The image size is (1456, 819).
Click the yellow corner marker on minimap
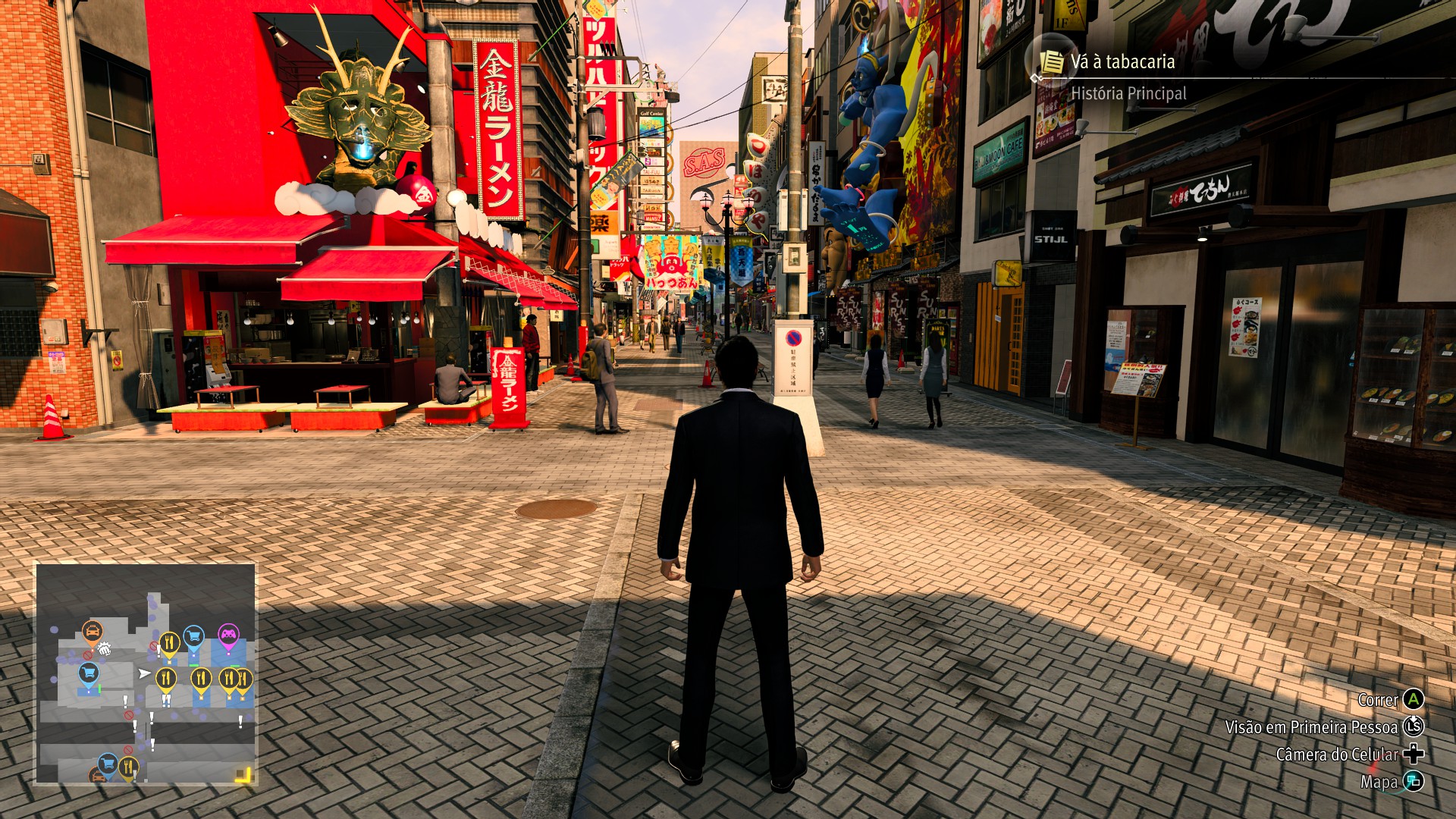tap(243, 774)
